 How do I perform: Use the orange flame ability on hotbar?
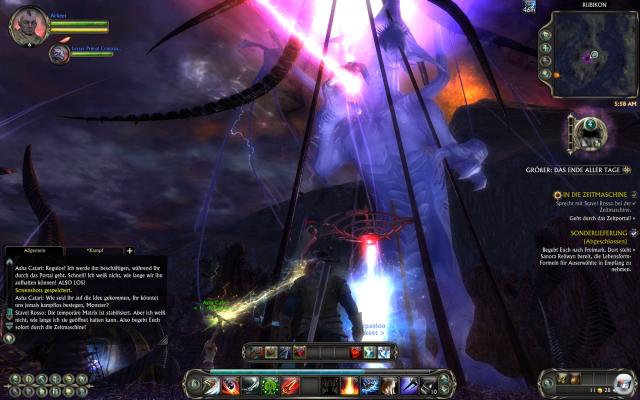(350, 385)
